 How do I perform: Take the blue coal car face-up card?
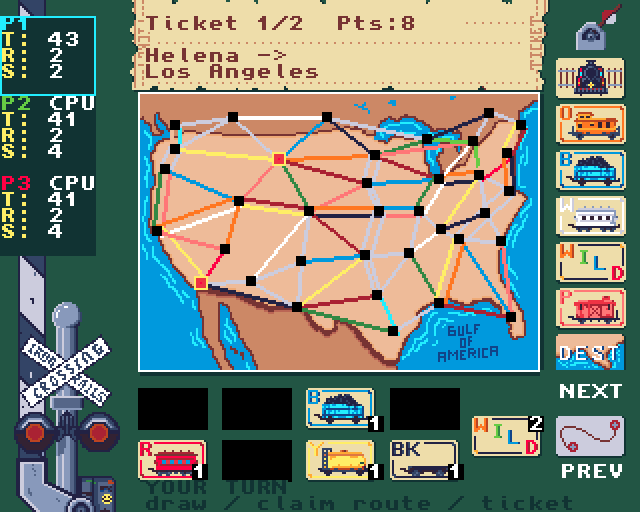[x=590, y=169]
